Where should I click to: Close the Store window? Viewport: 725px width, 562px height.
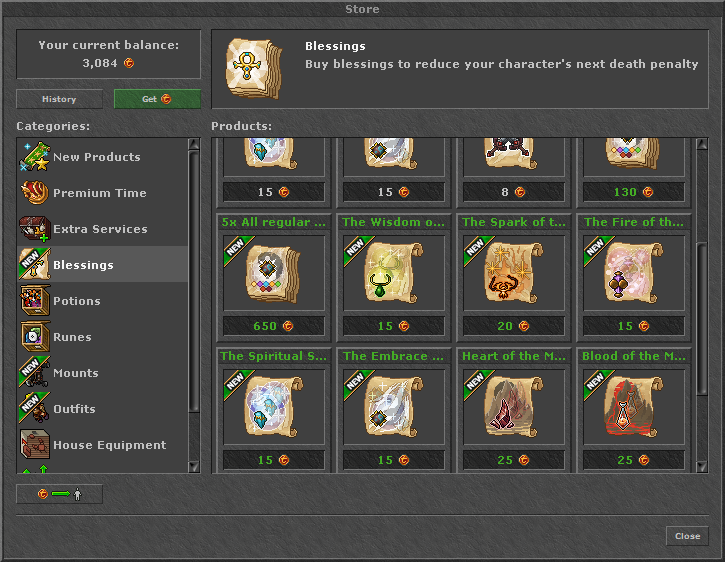(687, 536)
